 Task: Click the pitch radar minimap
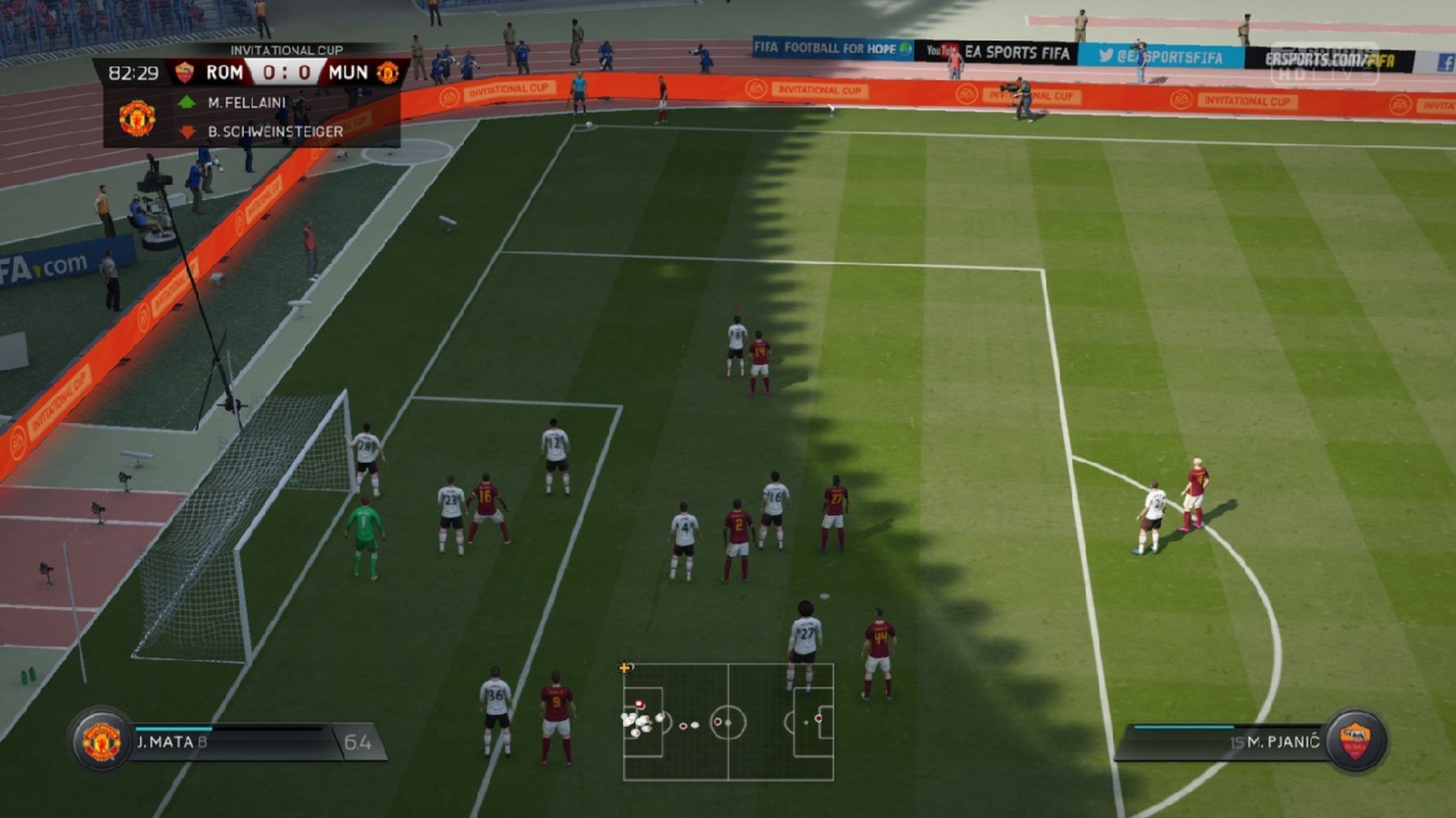[x=728, y=721]
